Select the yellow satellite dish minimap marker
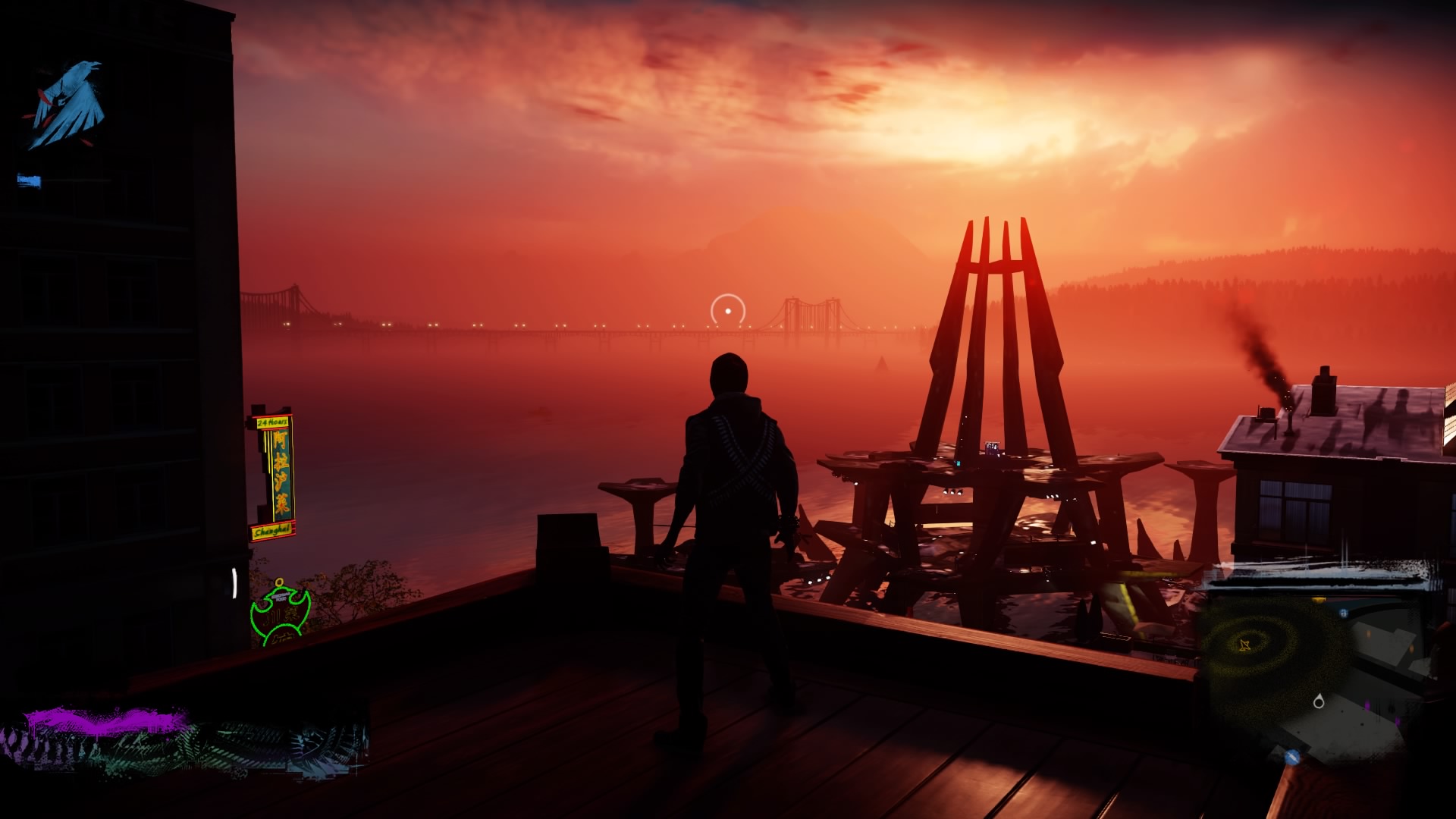Image resolution: width=1456 pixels, height=819 pixels. coord(1244,645)
